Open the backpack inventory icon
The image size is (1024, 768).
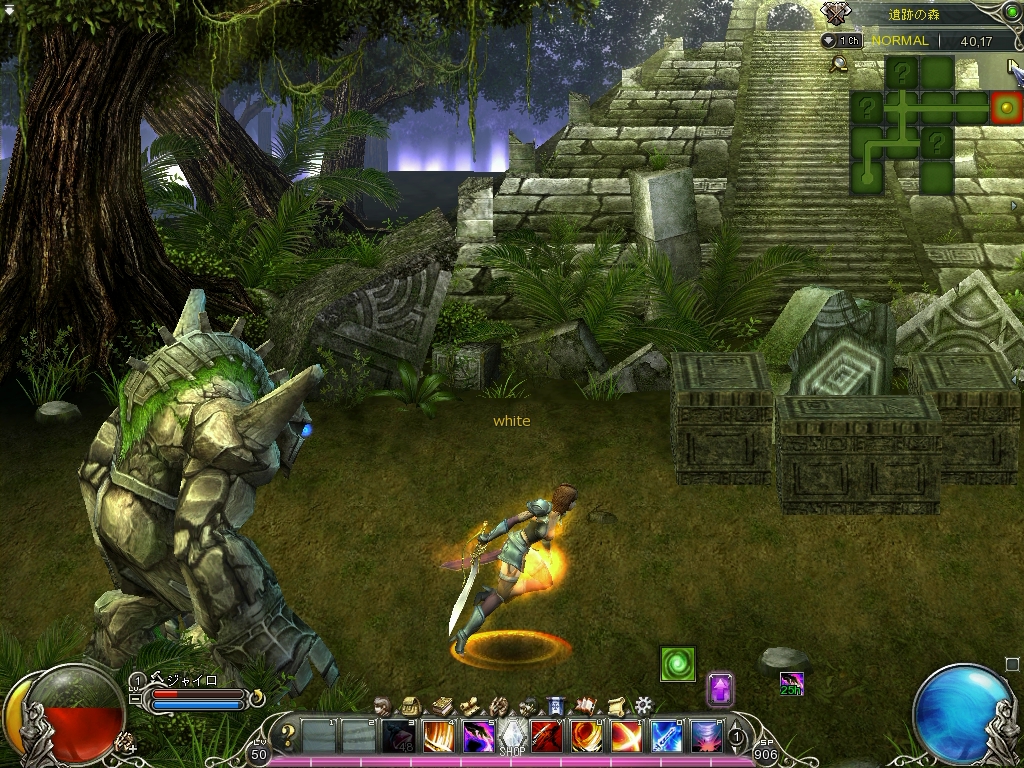tap(410, 706)
